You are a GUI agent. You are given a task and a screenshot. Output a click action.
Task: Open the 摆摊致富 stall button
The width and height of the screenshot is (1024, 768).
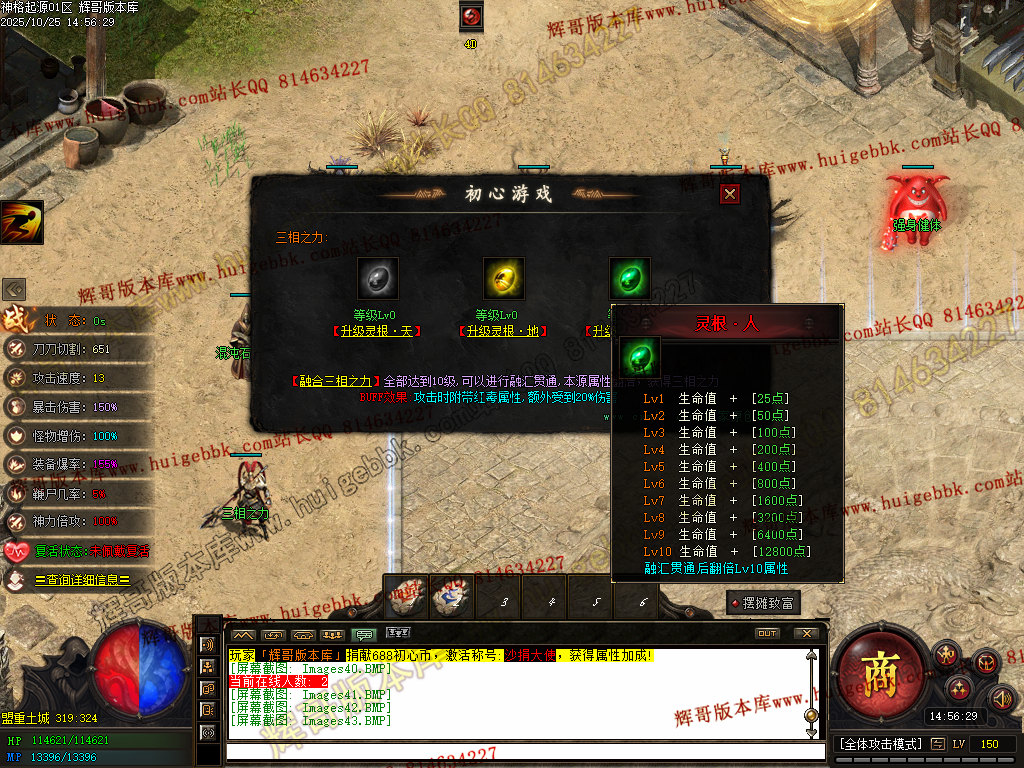764,602
